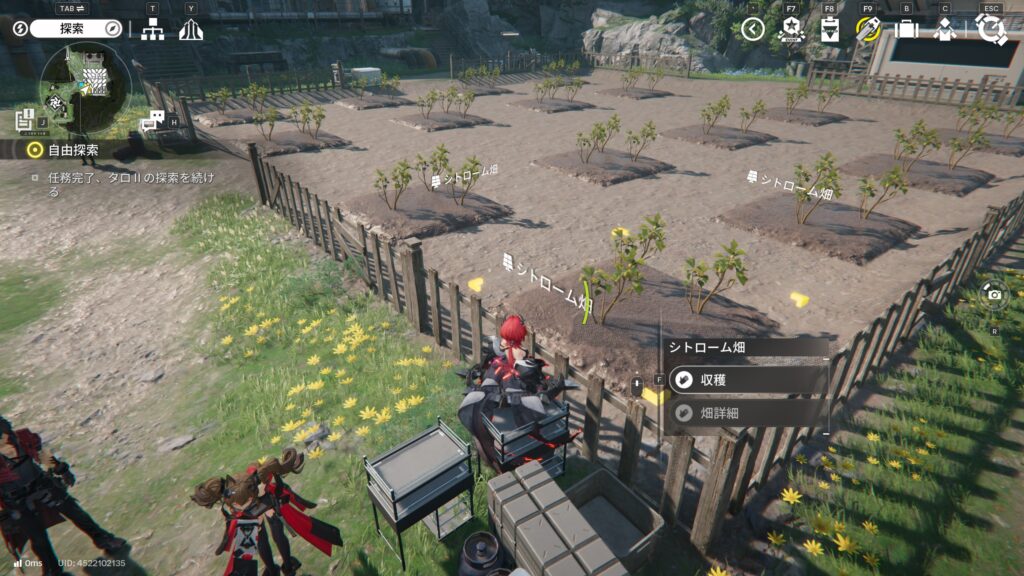This screenshot has width=1024, height=576.
Task: Click the tower-shaped icon beside the hierarchy icon
Action: [x=190, y=30]
